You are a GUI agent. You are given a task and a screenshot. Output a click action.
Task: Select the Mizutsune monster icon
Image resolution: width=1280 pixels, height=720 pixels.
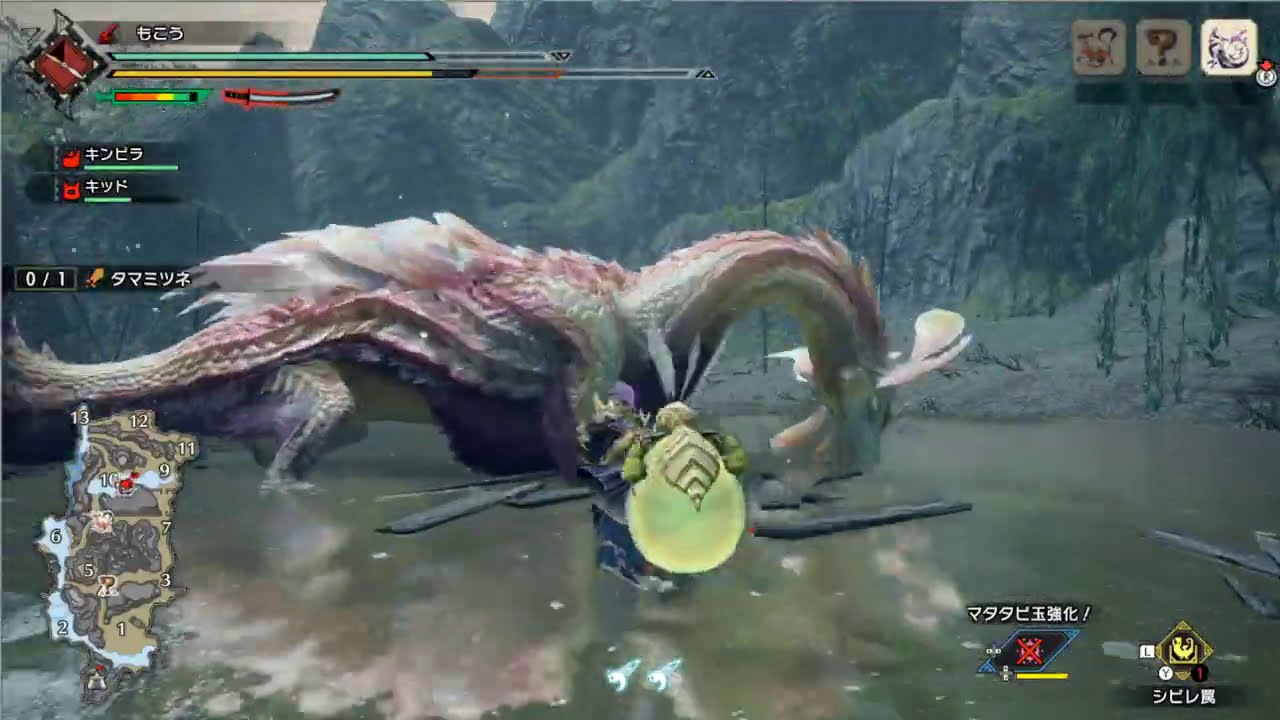pos(1228,47)
